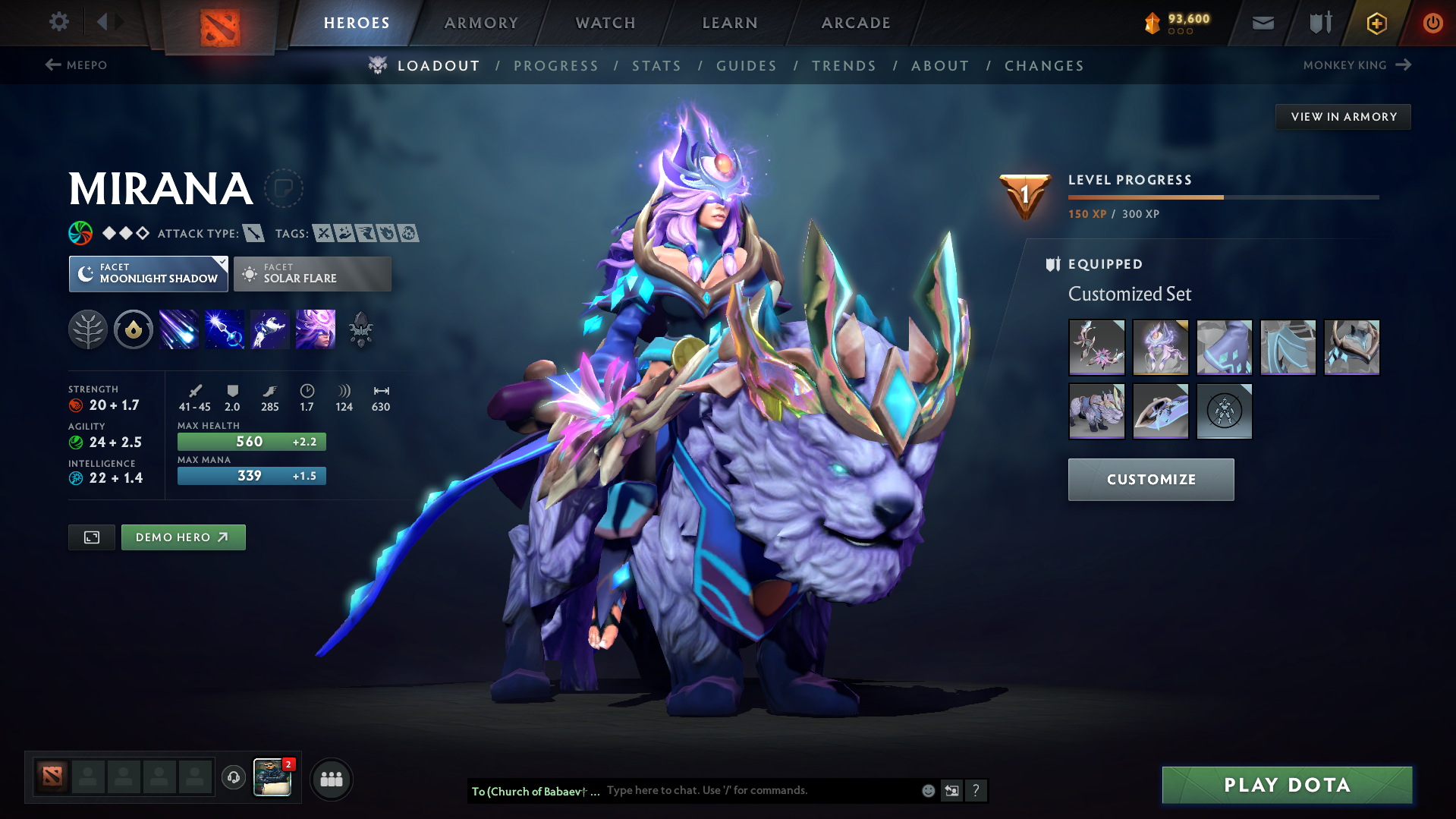
Task: Open the Starstorm ability icon
Action: coord(179,329)
